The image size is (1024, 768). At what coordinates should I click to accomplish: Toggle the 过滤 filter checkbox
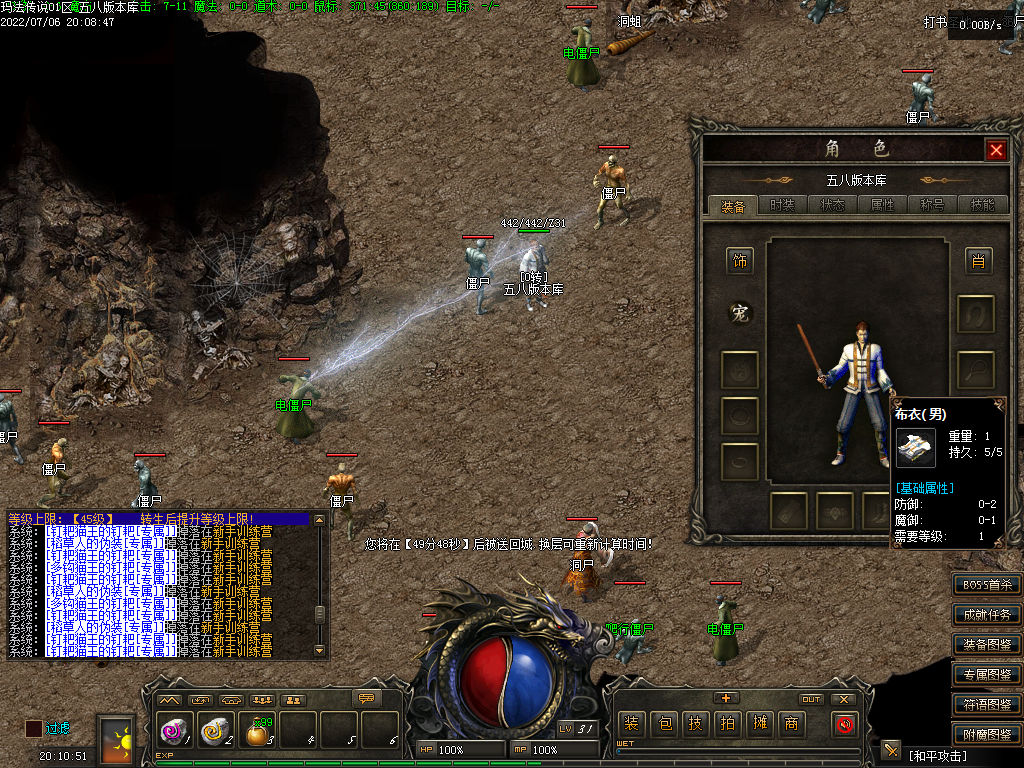(x=34, y=728)
